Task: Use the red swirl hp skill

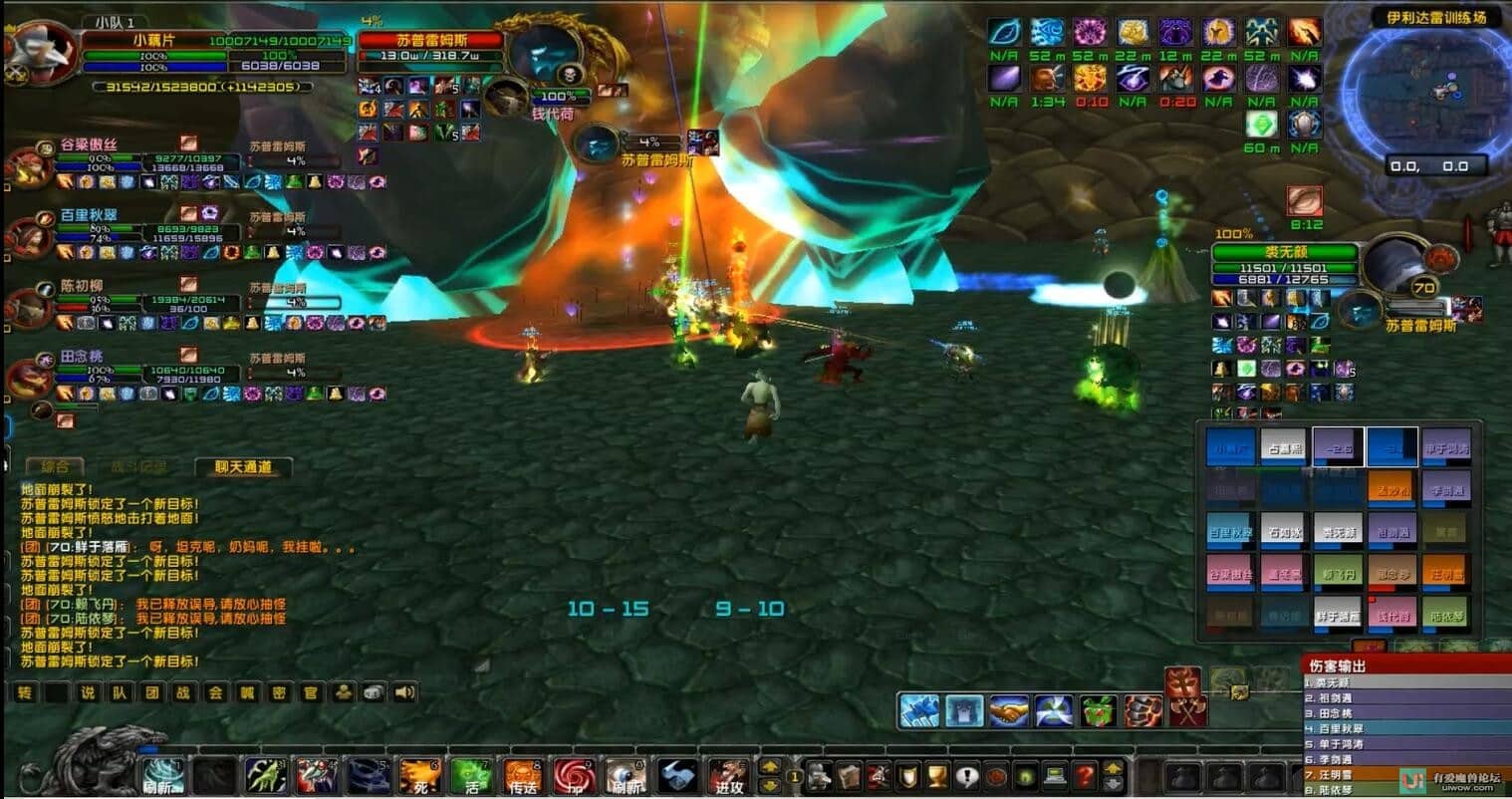Action: tap(575, 776)
